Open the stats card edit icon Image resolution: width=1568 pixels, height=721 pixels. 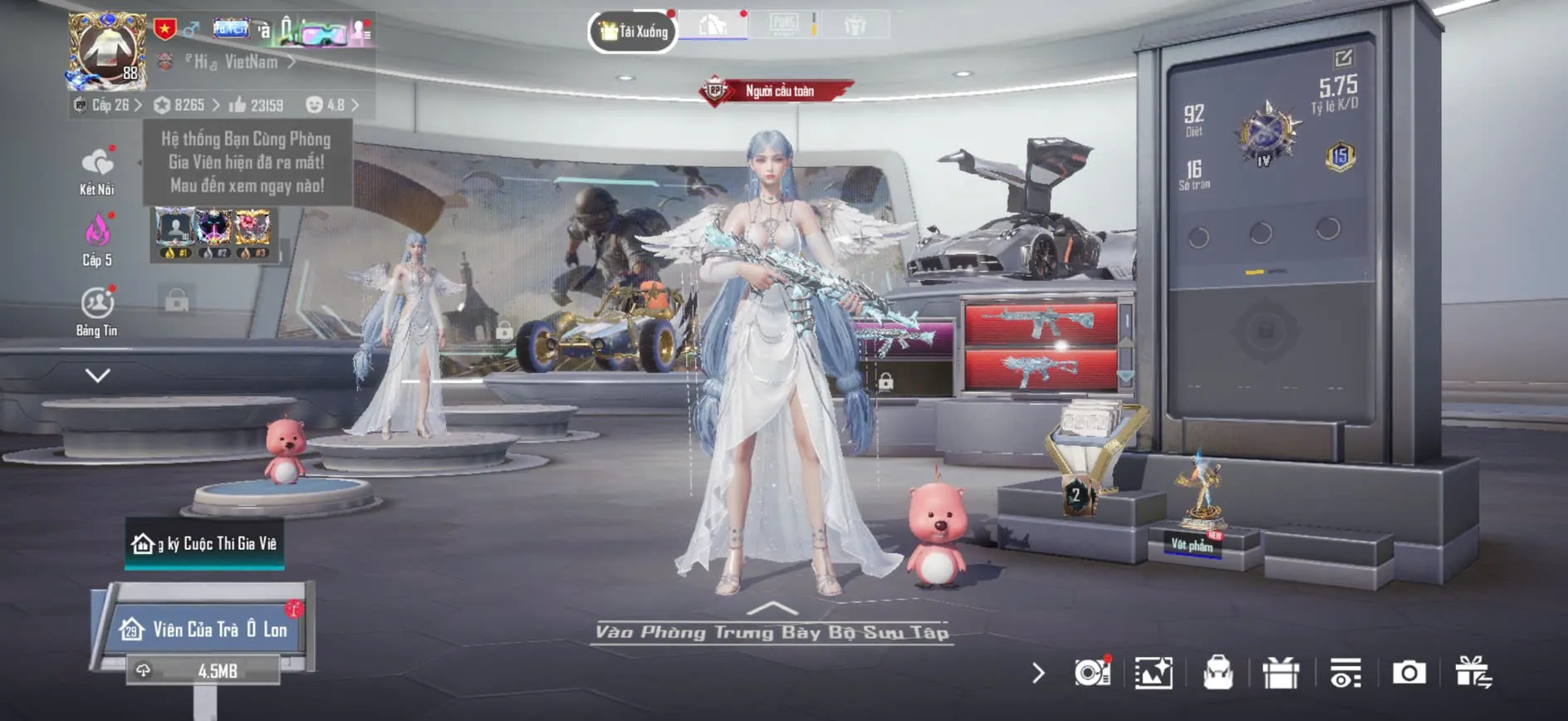point(1343,58)
